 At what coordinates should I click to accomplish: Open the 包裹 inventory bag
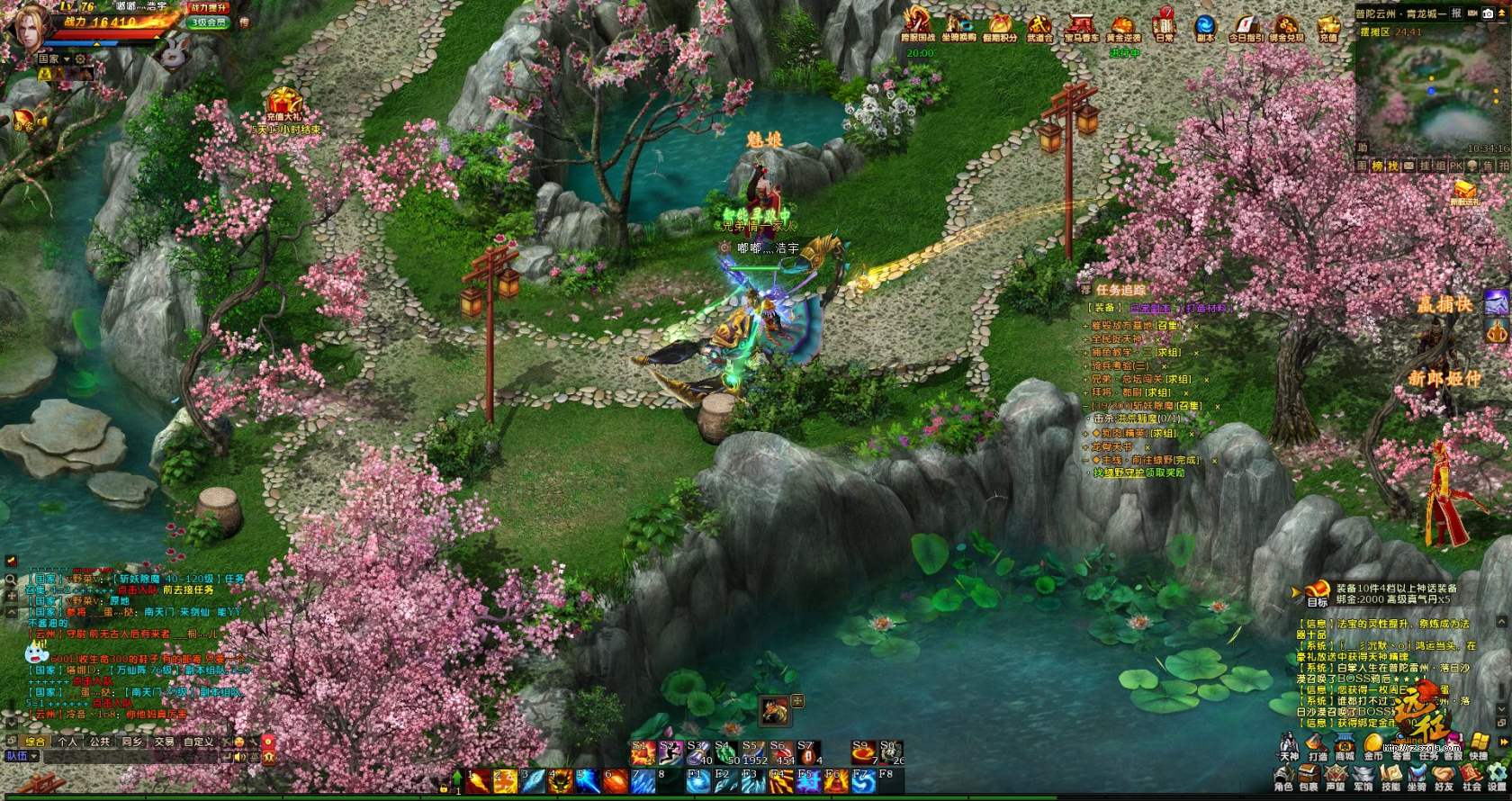1309,778
